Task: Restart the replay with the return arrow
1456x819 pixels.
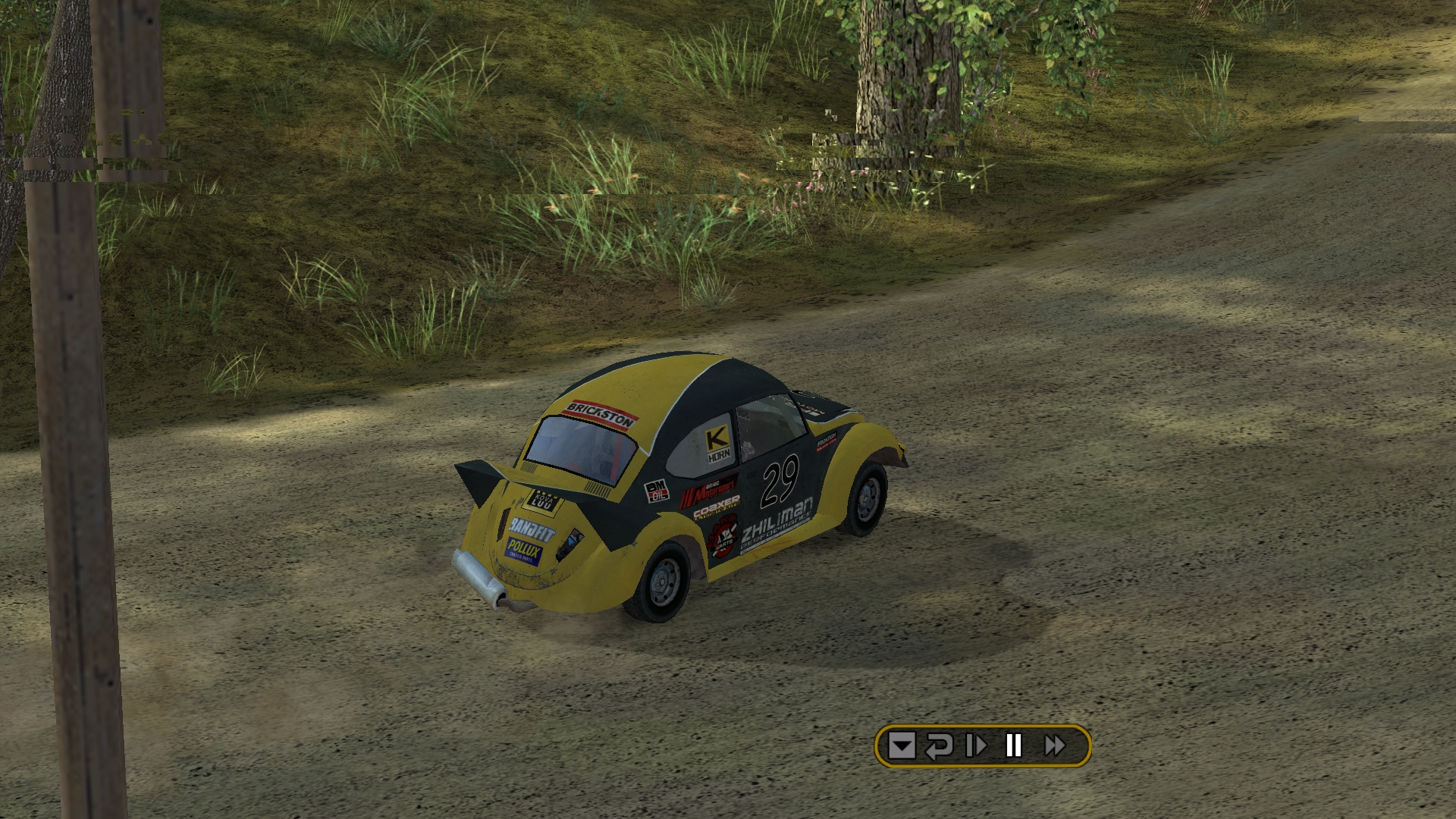Action: point(939,746)
